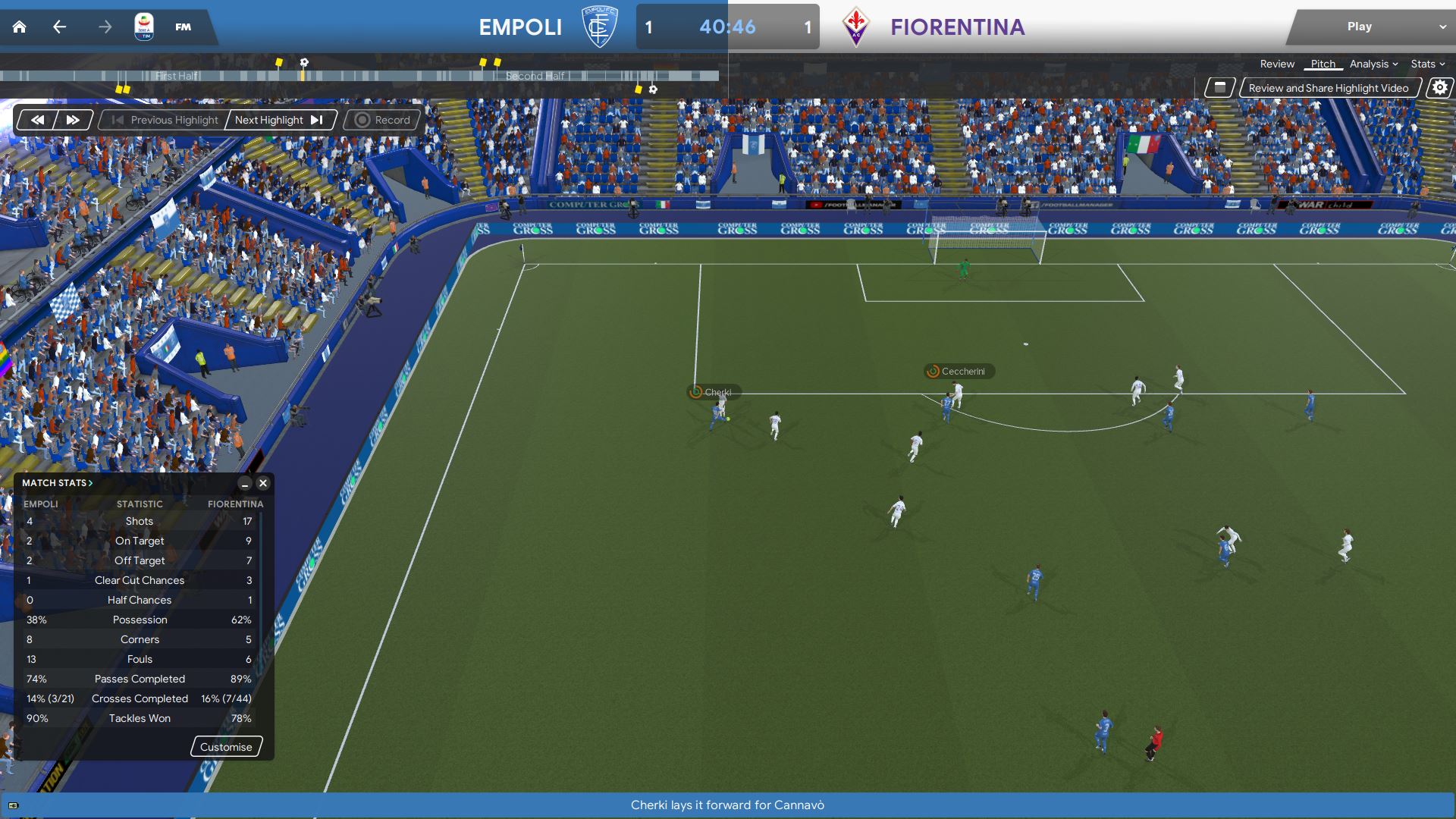Expand the Stats dropdown

pyautogui.click(x=1427, y=64)
